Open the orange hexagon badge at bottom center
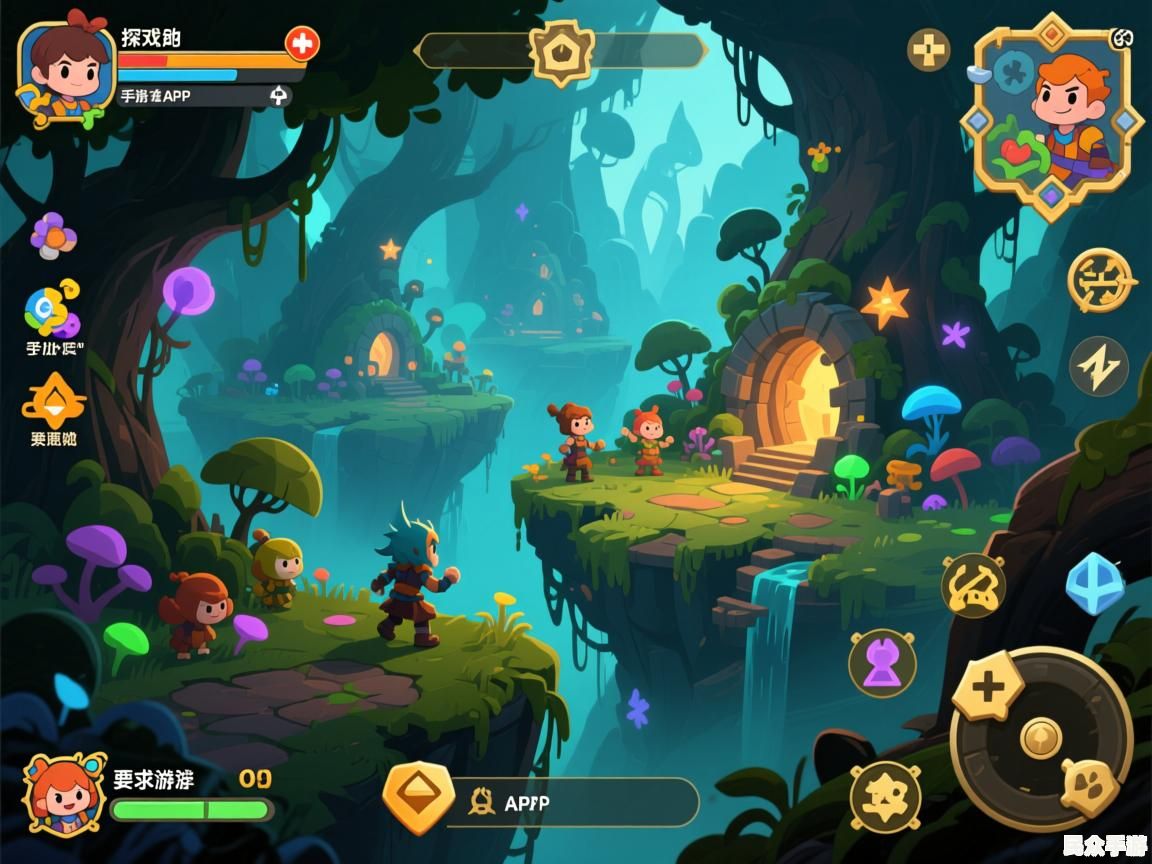This screenshot has height=864, width=1152. (419, 797)
